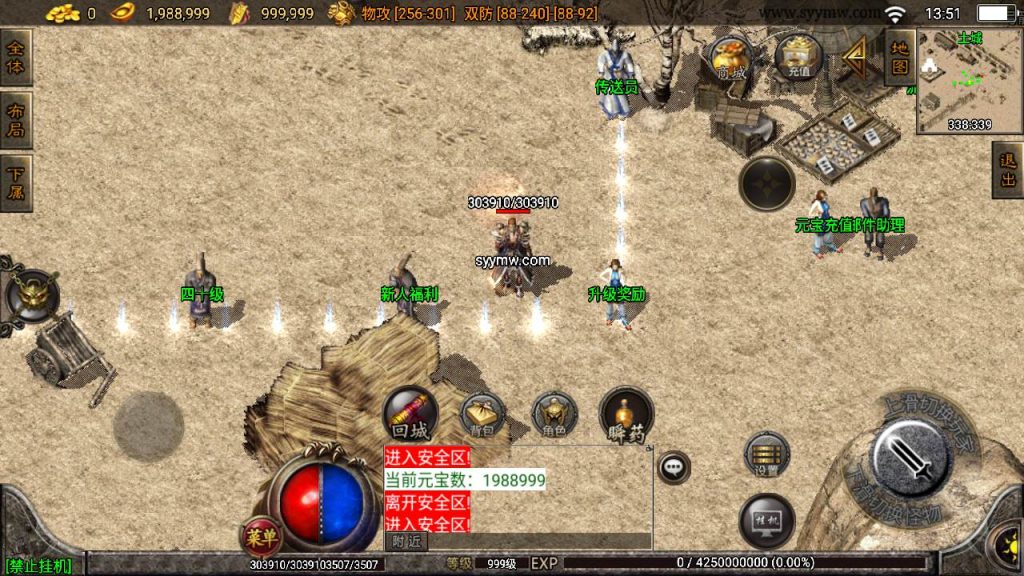Select the 全体 side button
The width and height of the screenshot is (1024, 576).
tap(16, 58)
